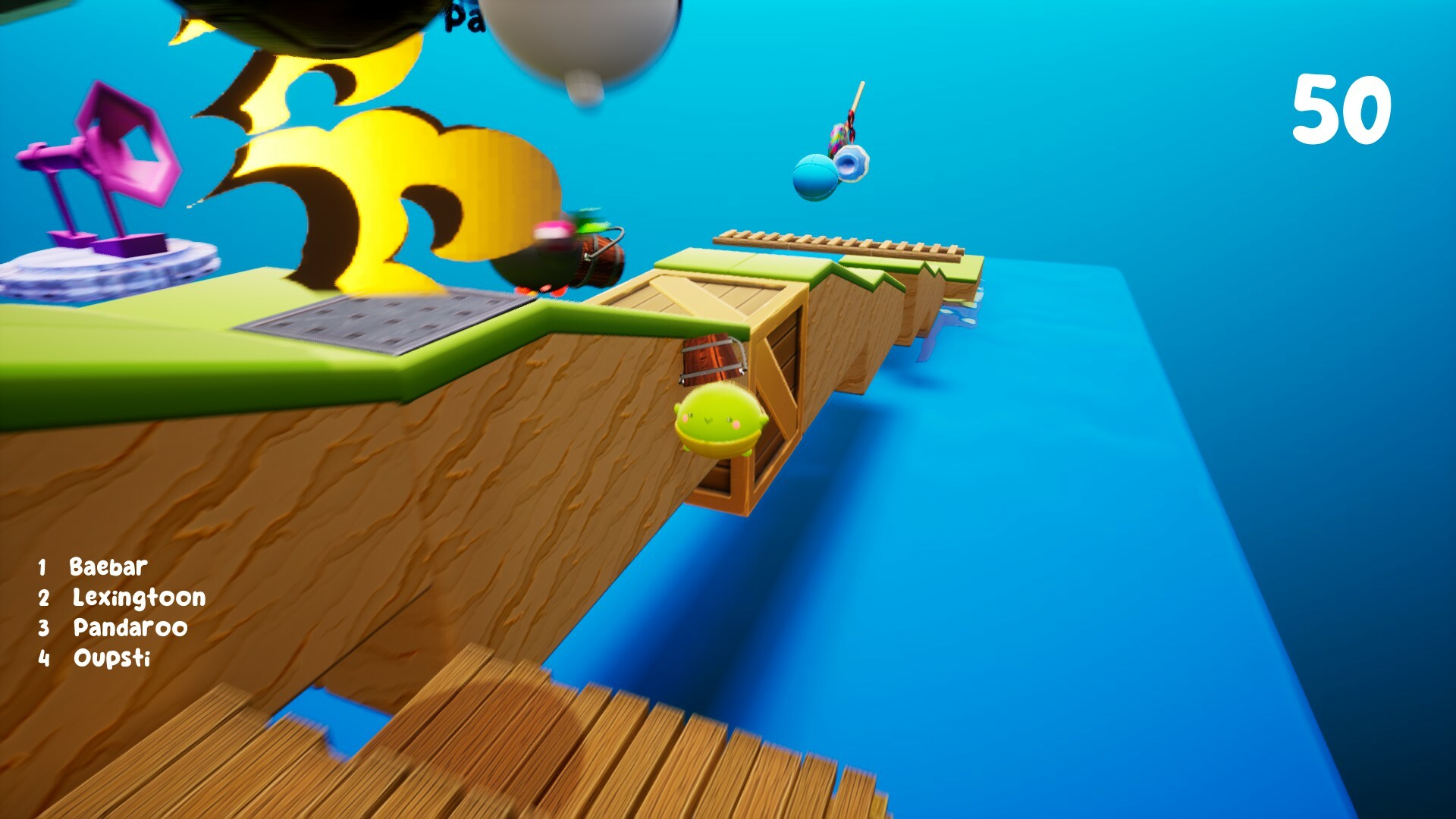Click the Baebar leaderboard entry
This screenshot has height=819, width=1456.
[x=106, y=565]
